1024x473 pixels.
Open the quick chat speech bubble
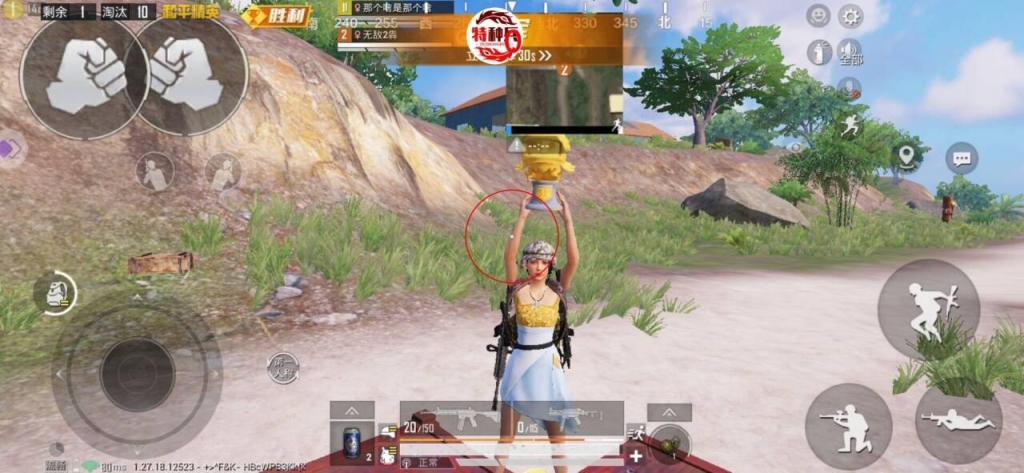[x=961, y=158]
